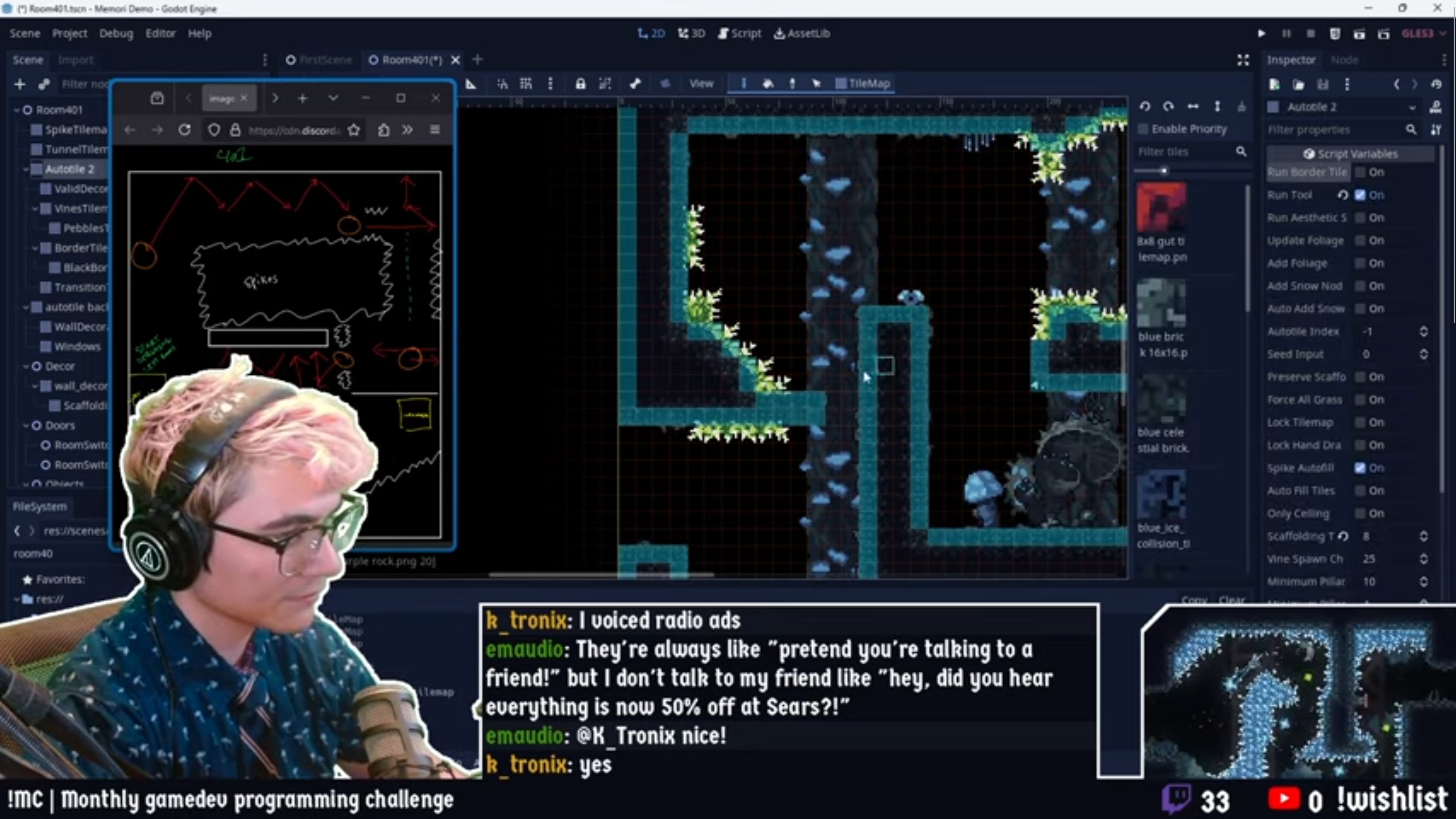Toggle the Spike Autofill checkbox
Screen dimensions: 1456x819
tap(1360, 468)
